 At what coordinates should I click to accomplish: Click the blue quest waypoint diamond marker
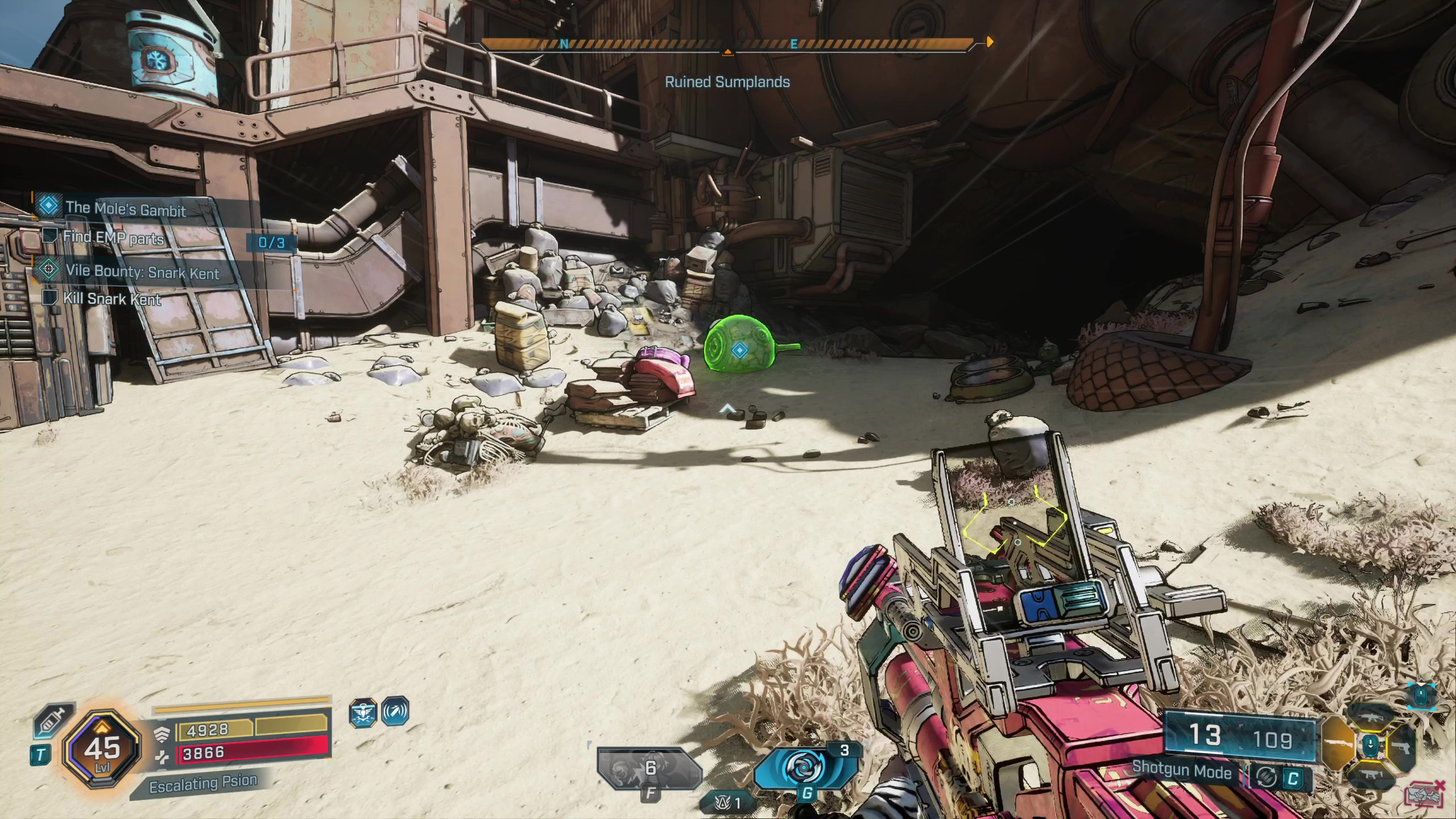coord(739,350)
